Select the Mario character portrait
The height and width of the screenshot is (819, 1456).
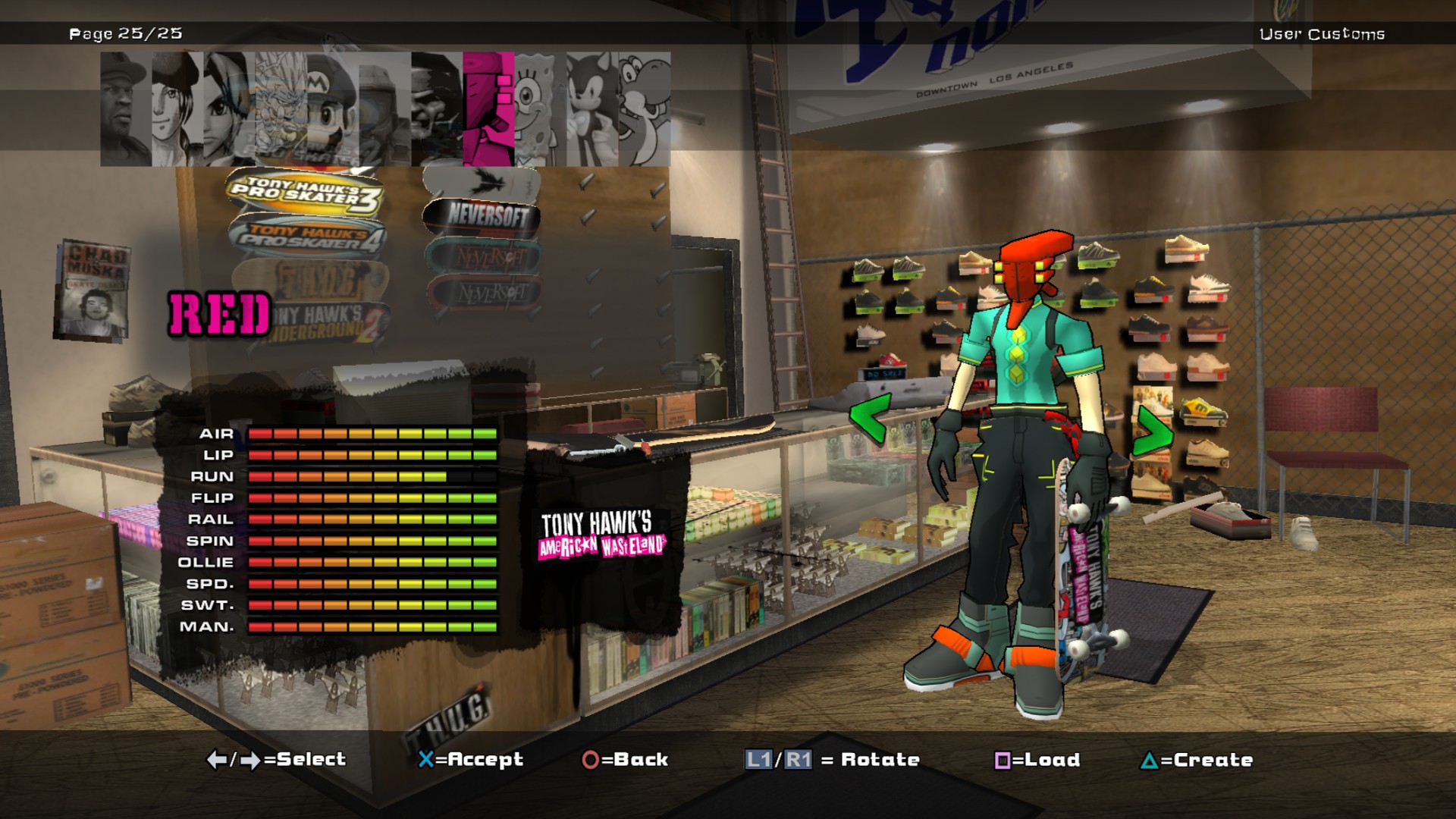(x=331, y=110)
